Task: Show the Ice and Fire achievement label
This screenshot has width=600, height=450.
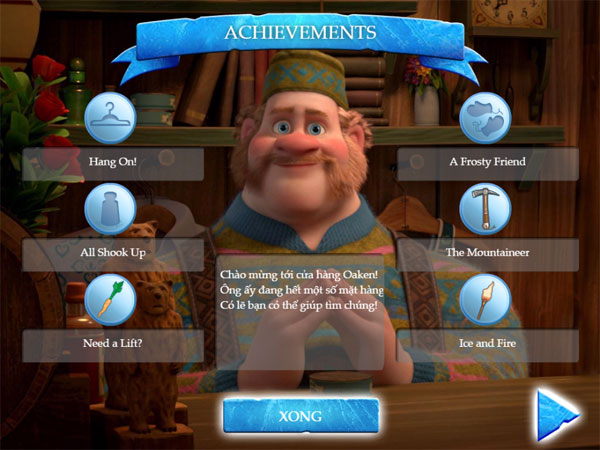Action: pyautogui.click(x=487, y=345)
